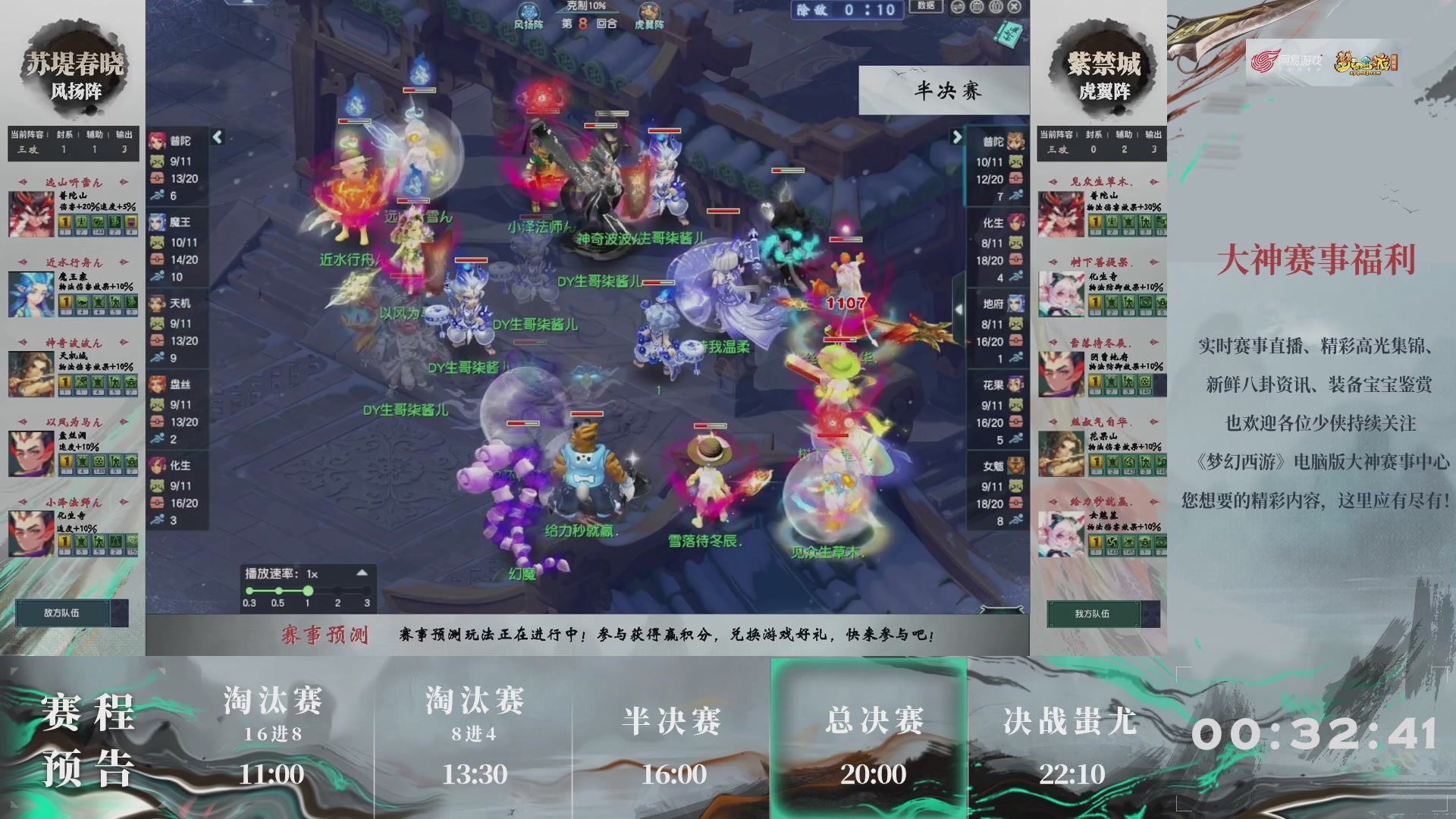
Task: Open the 淘汰赛 16进8 schedule item
Action: (271, 728)
